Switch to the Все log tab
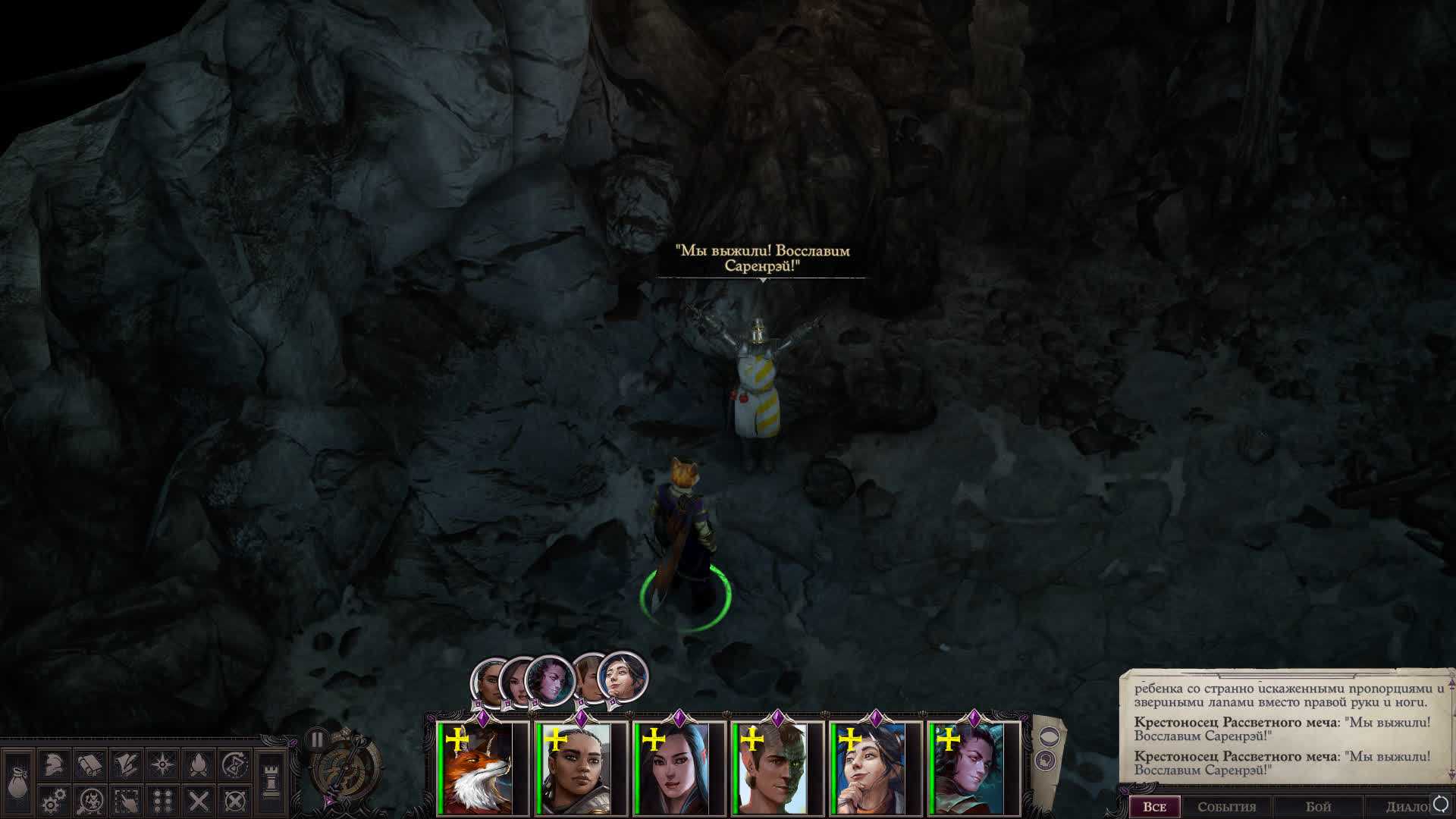Screen dimensions: 1456x819 1153,807
